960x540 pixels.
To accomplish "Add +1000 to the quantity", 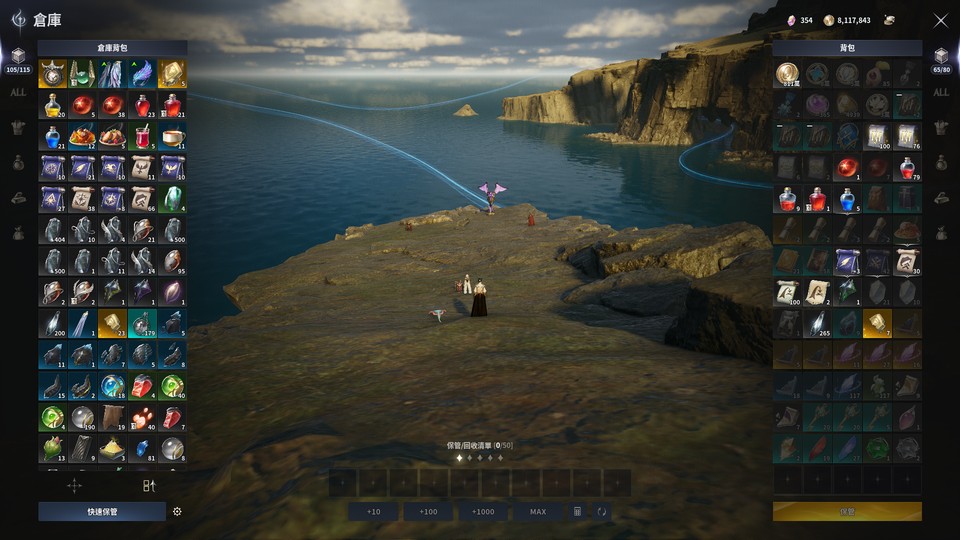I will coord(483,511).
